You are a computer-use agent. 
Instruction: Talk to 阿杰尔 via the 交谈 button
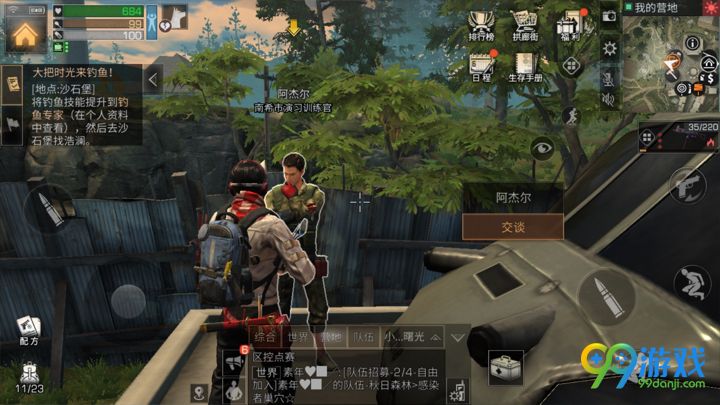click(x=512, y=227)
